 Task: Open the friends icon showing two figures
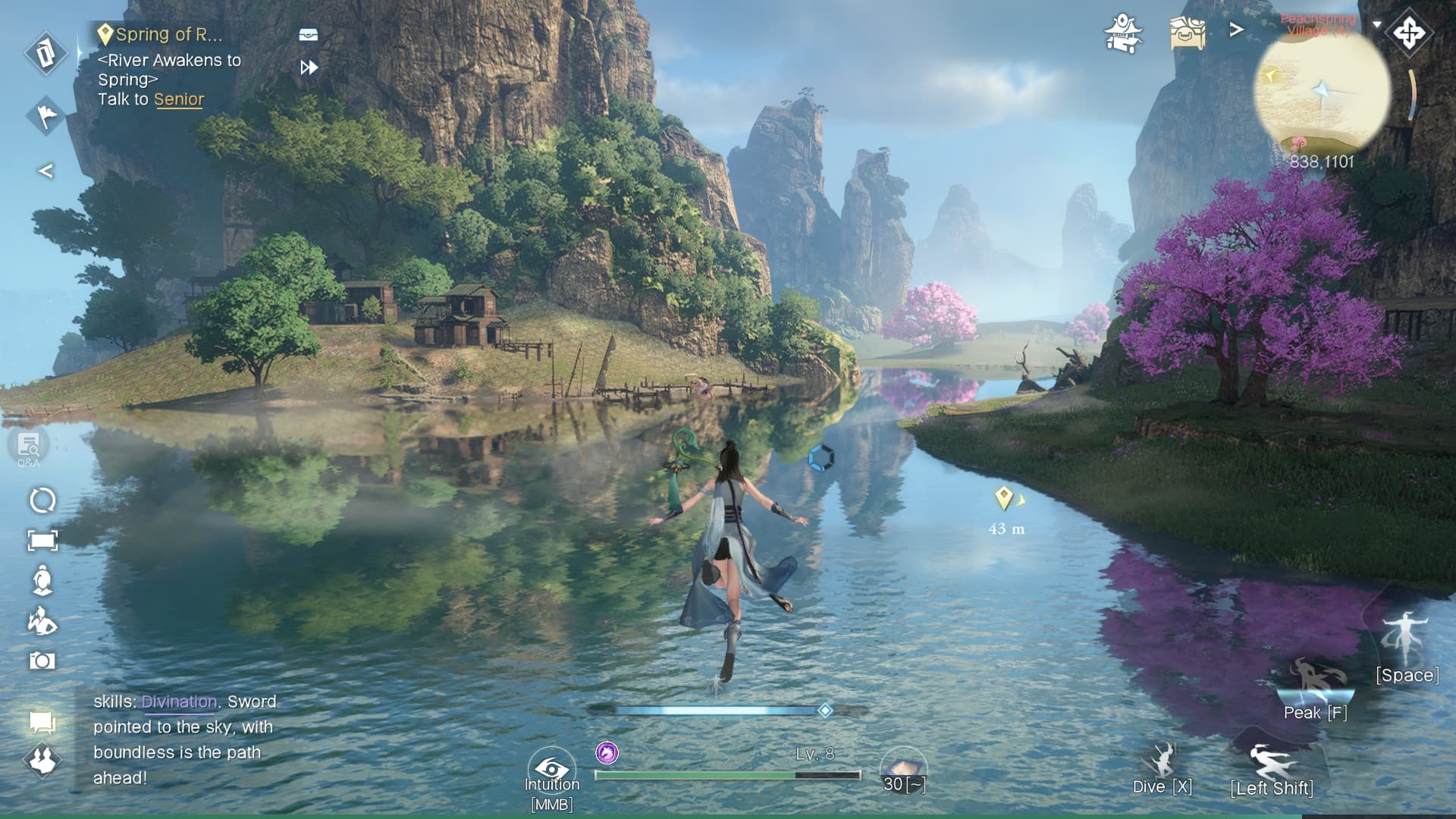click(42, 759)
